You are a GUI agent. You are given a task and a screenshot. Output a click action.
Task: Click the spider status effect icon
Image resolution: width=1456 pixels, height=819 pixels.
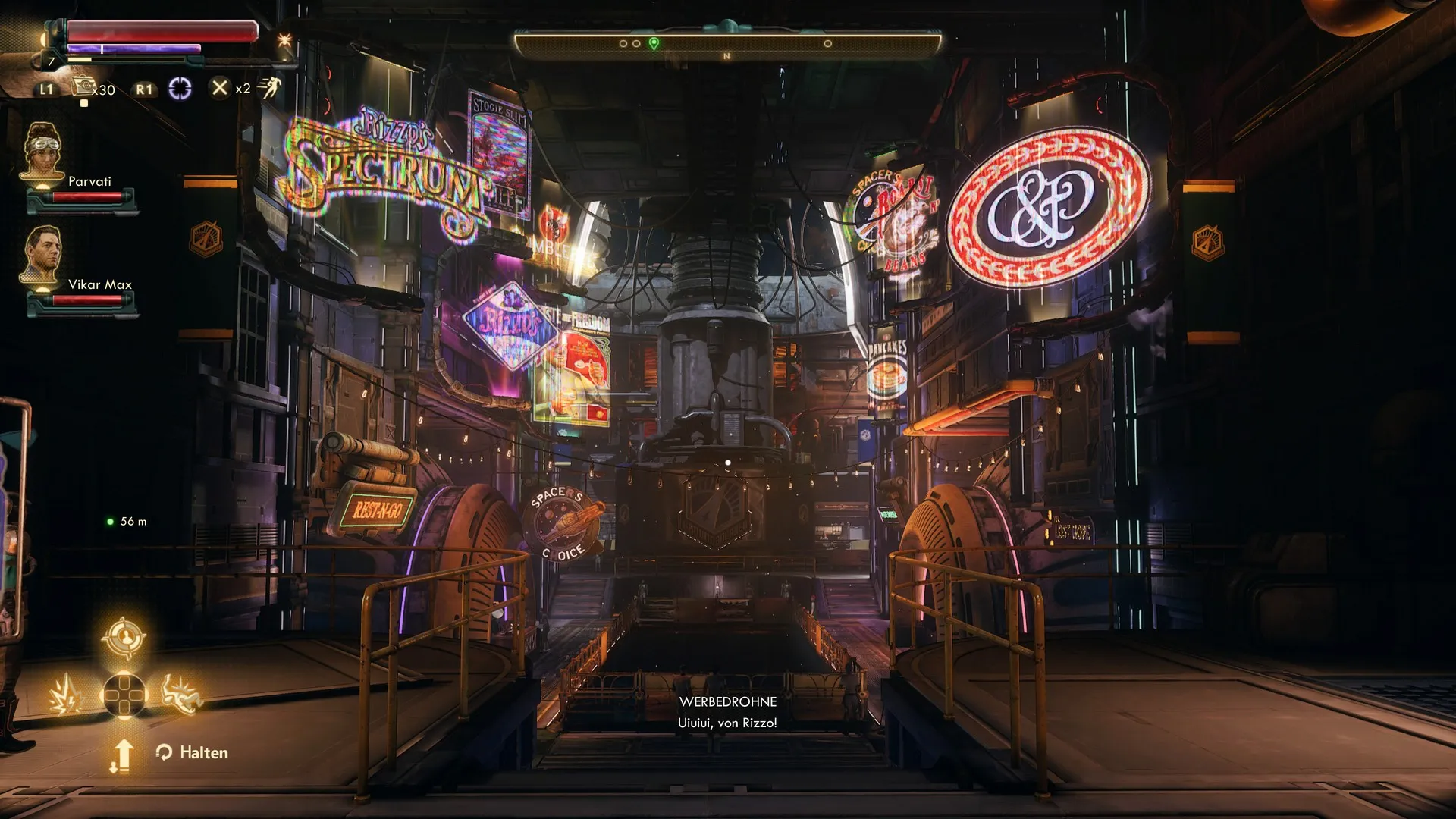284,39
